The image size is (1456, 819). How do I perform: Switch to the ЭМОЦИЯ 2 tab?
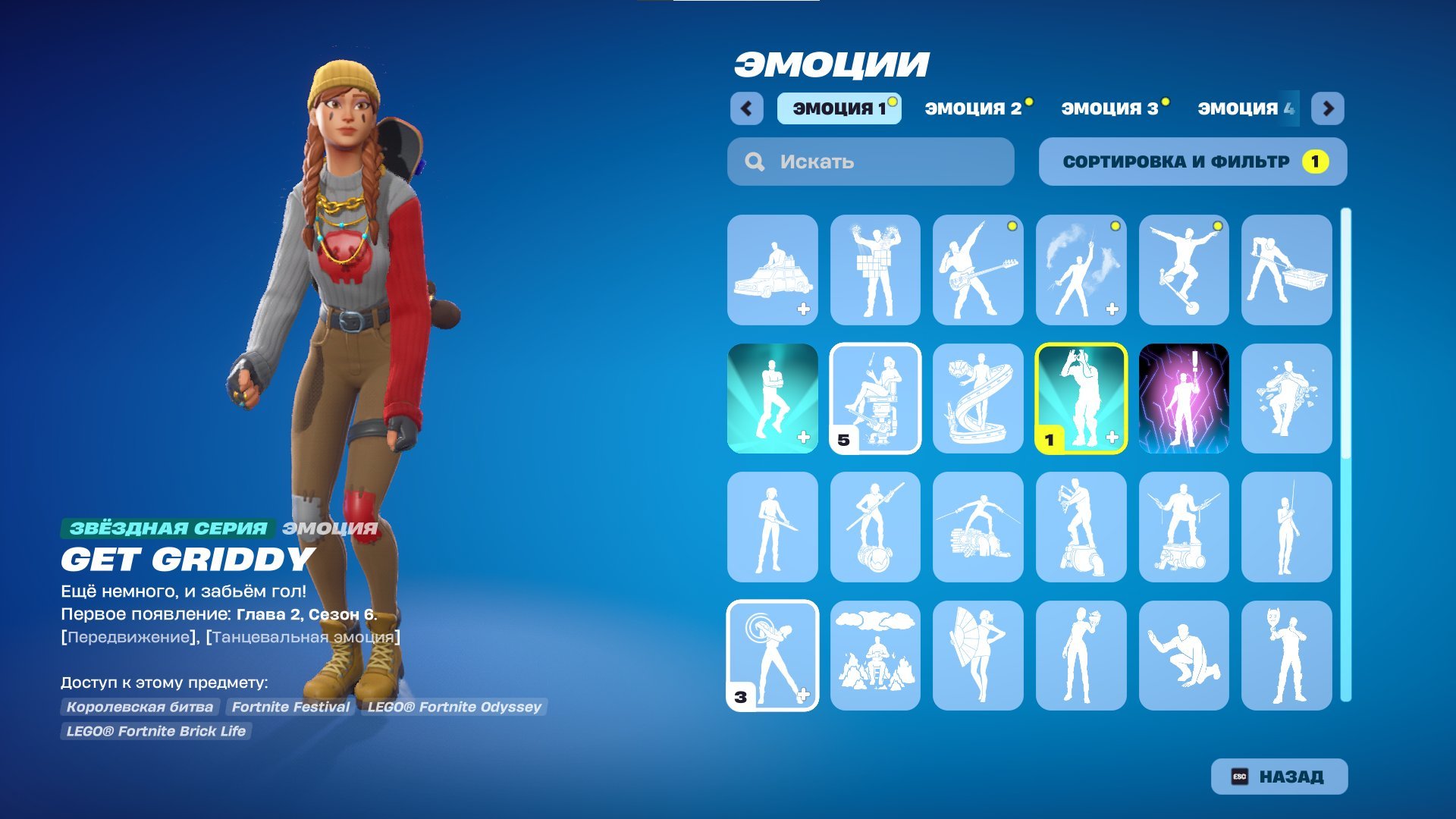pos(974,108)
